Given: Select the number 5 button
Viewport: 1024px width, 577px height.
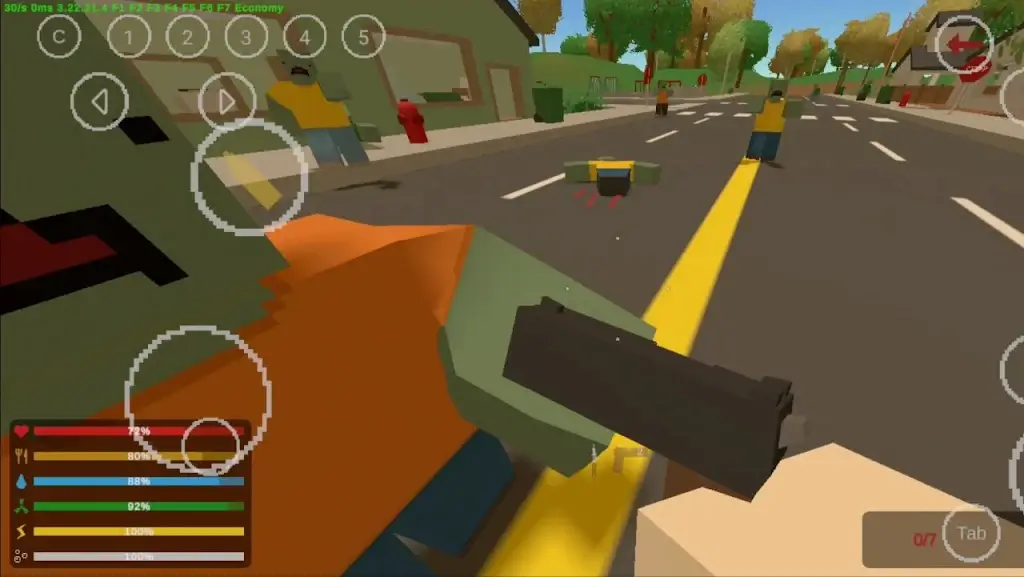Looking at the screenshot, I should click(x=364, y=37).
